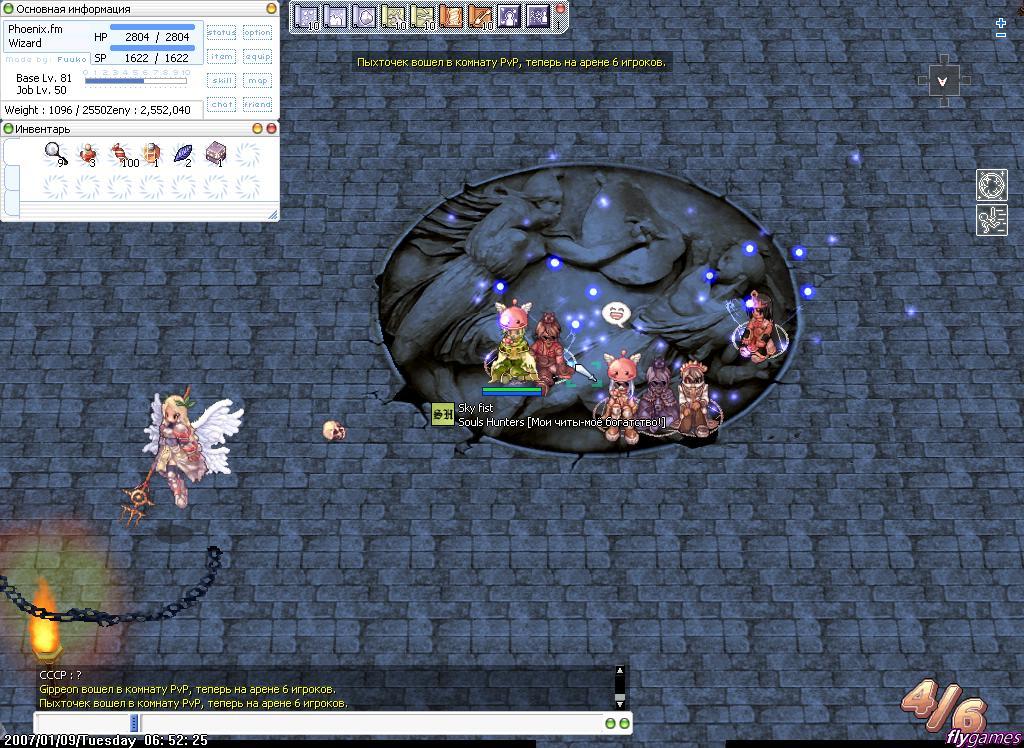The width and height of the screenshot is (1024, 748).
Task: Select the purple box item slot
Action: pyautogui.click(x=216, y=153)
